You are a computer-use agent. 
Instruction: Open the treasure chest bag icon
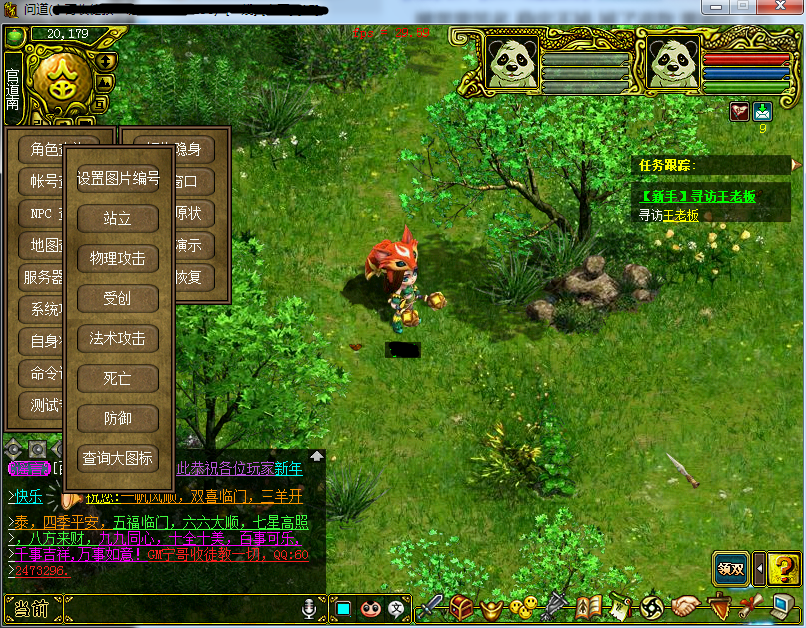(x=461, y=607)
